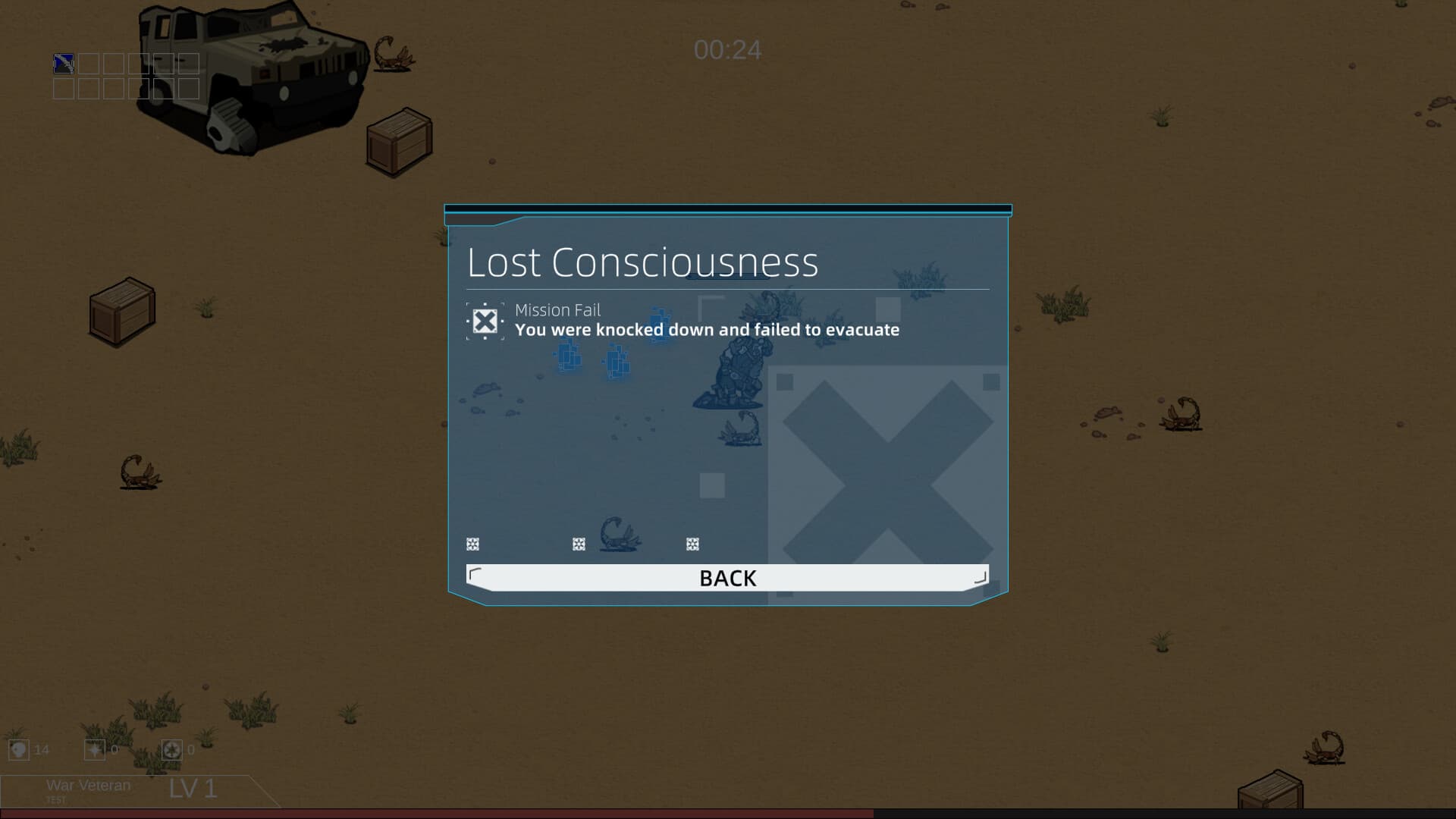1456x819 pixels.
Task: Select the knife in the first inventory slot
Action: tap(62, 63)
